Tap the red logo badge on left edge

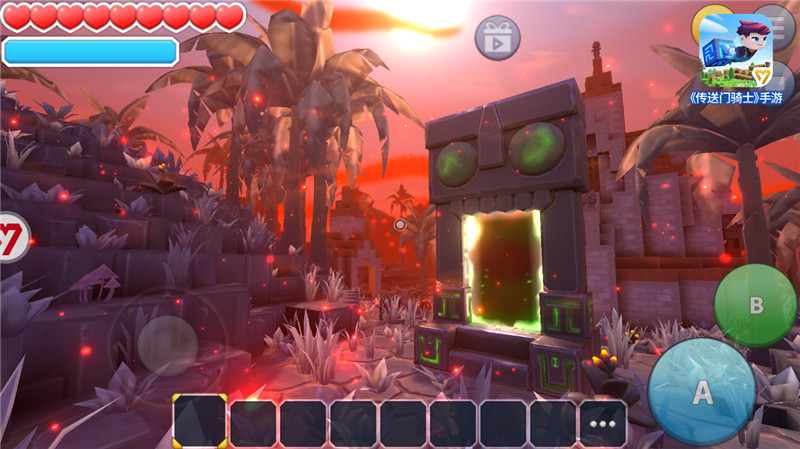[x=12, y=238]
